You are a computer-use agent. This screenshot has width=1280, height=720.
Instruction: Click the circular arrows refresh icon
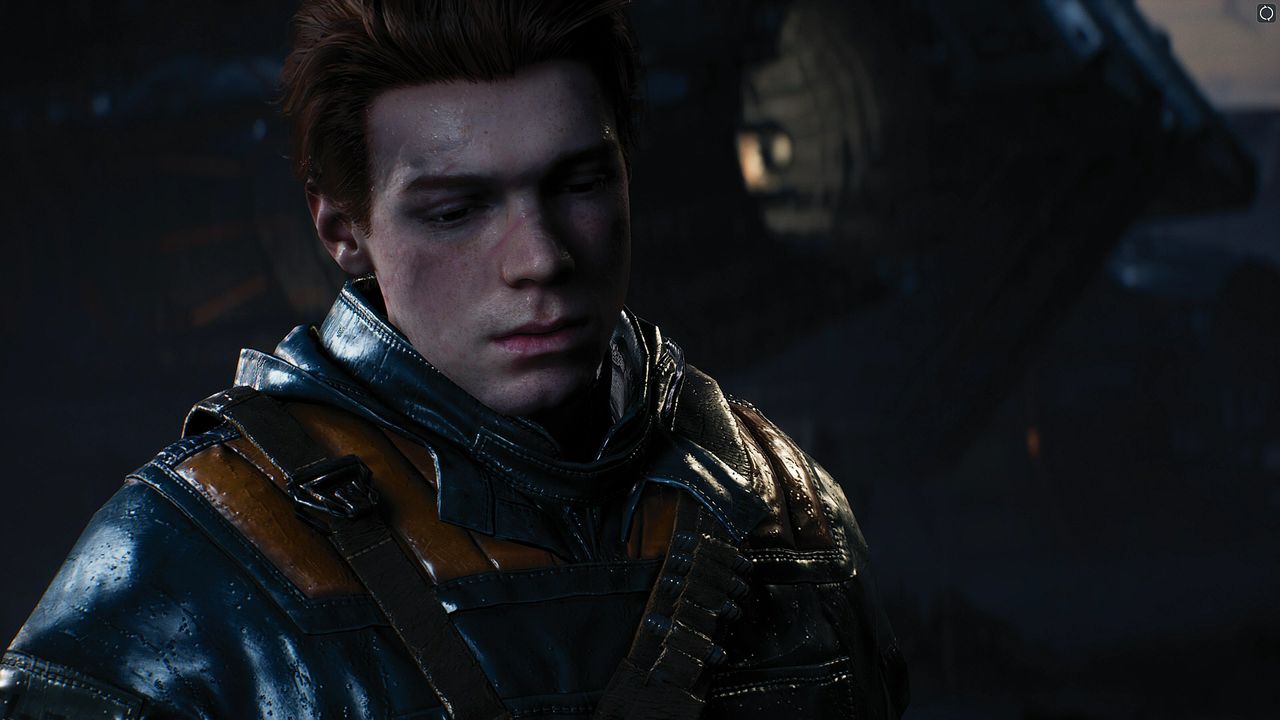tap(1266, 13)
